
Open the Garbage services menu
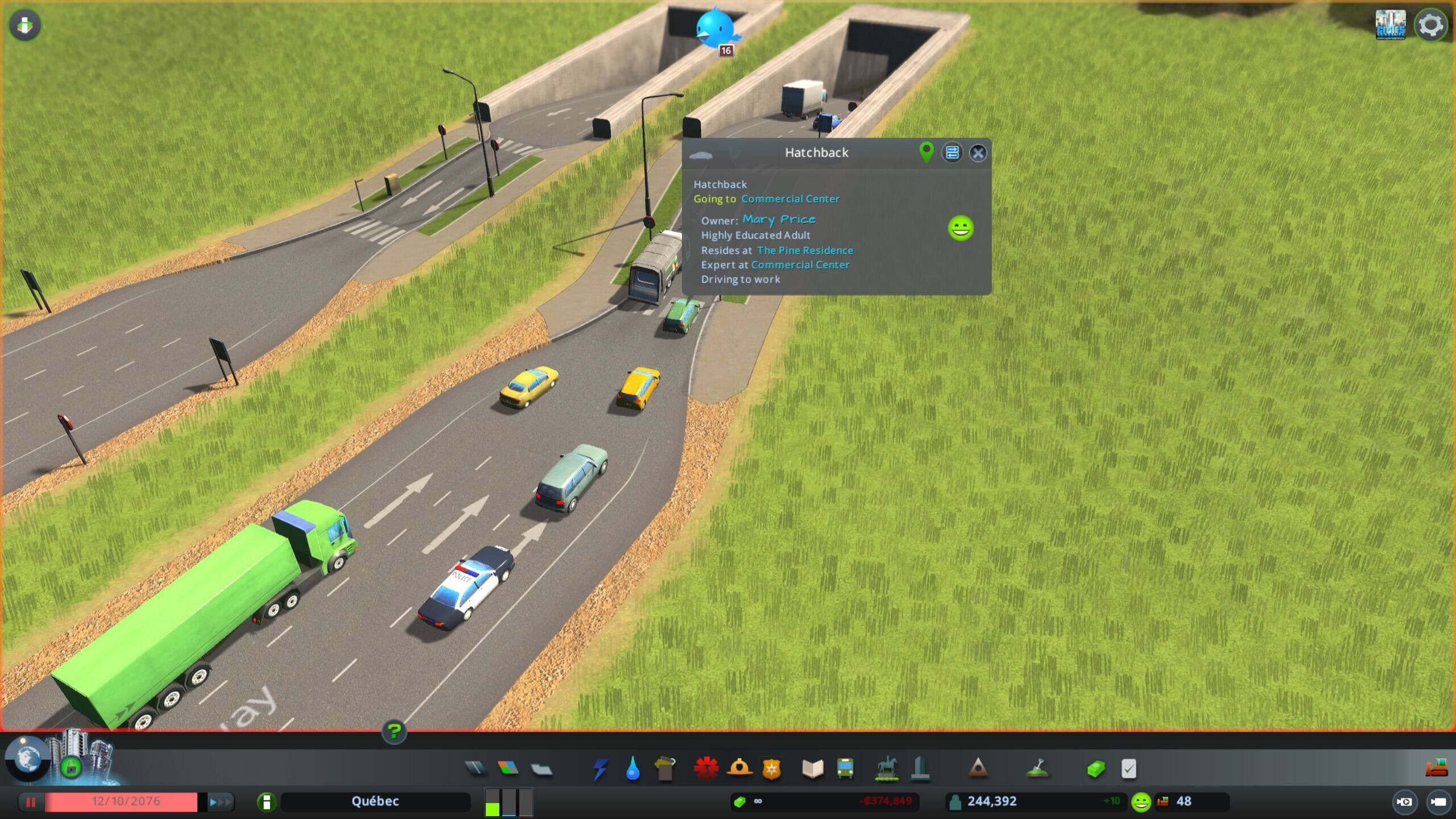point(667,769)
